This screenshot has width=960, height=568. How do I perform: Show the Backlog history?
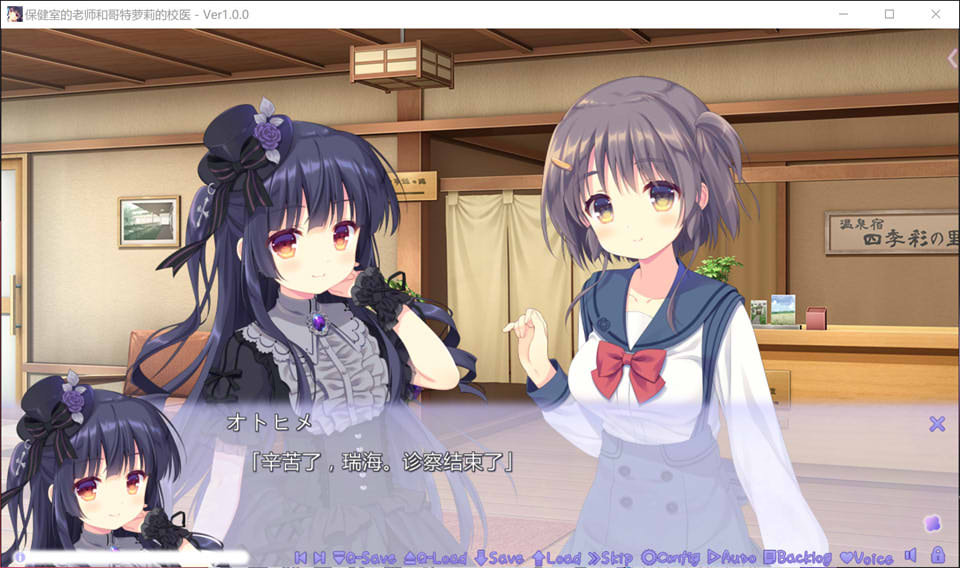[797, 558]
